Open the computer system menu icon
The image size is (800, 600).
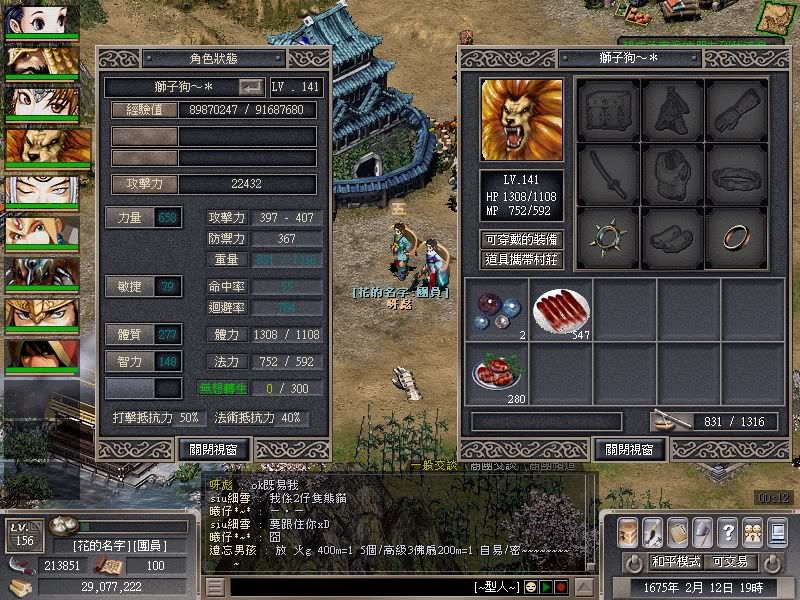click(x=776, y=531)
